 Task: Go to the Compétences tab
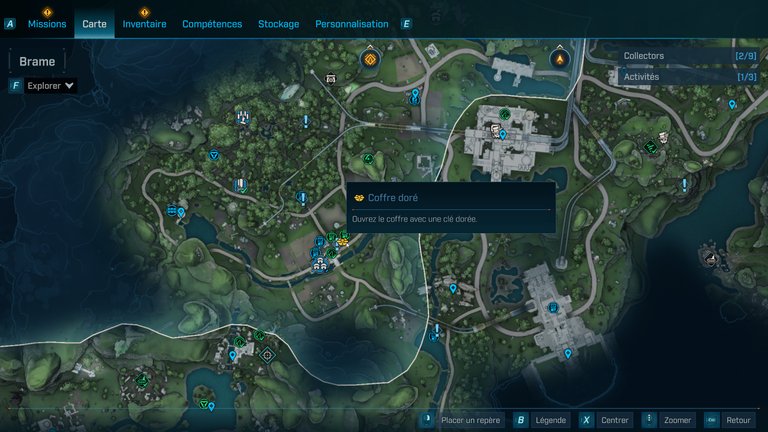(x=212, y=24)
